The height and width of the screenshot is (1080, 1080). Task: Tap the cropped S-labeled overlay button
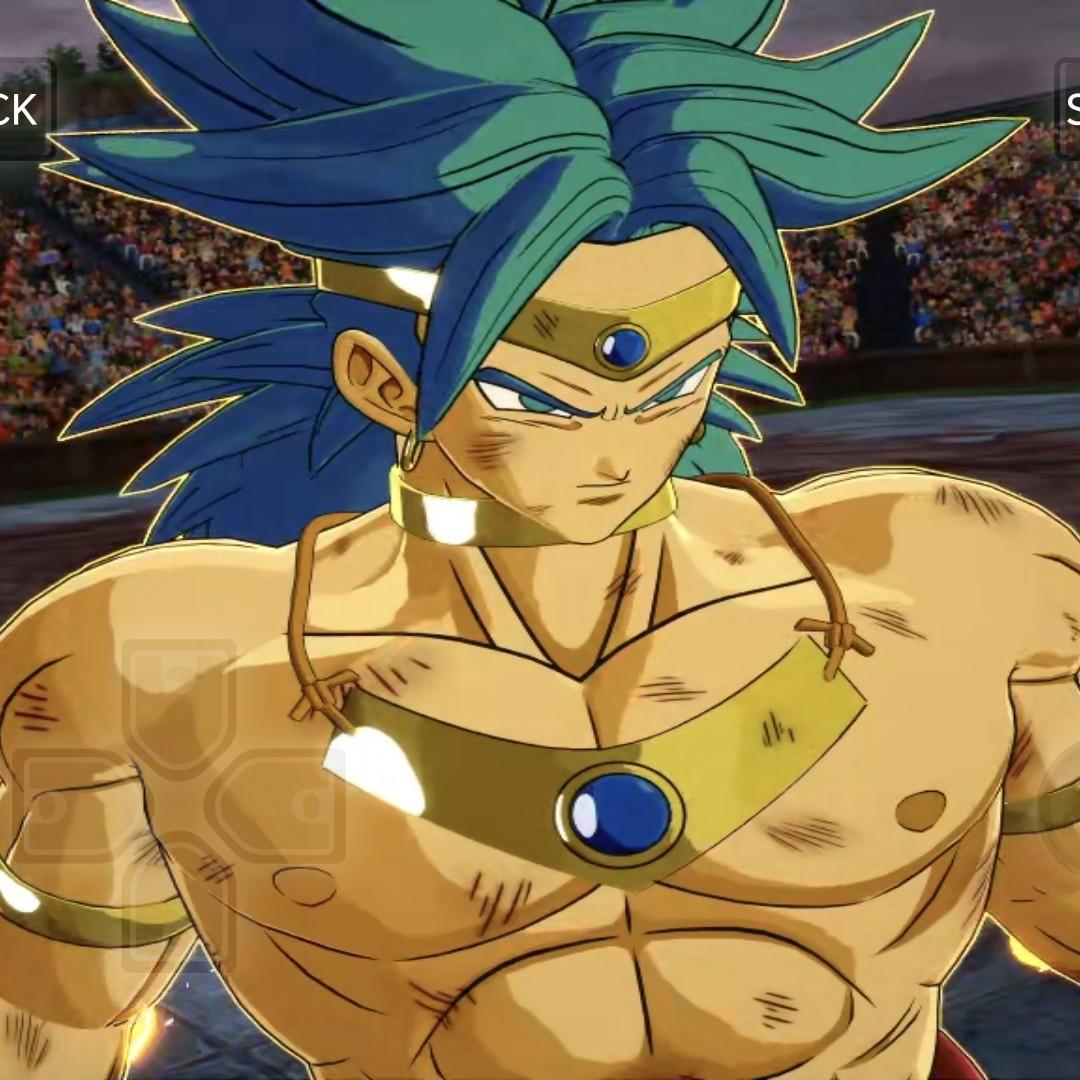click(x=1068, y=108)
